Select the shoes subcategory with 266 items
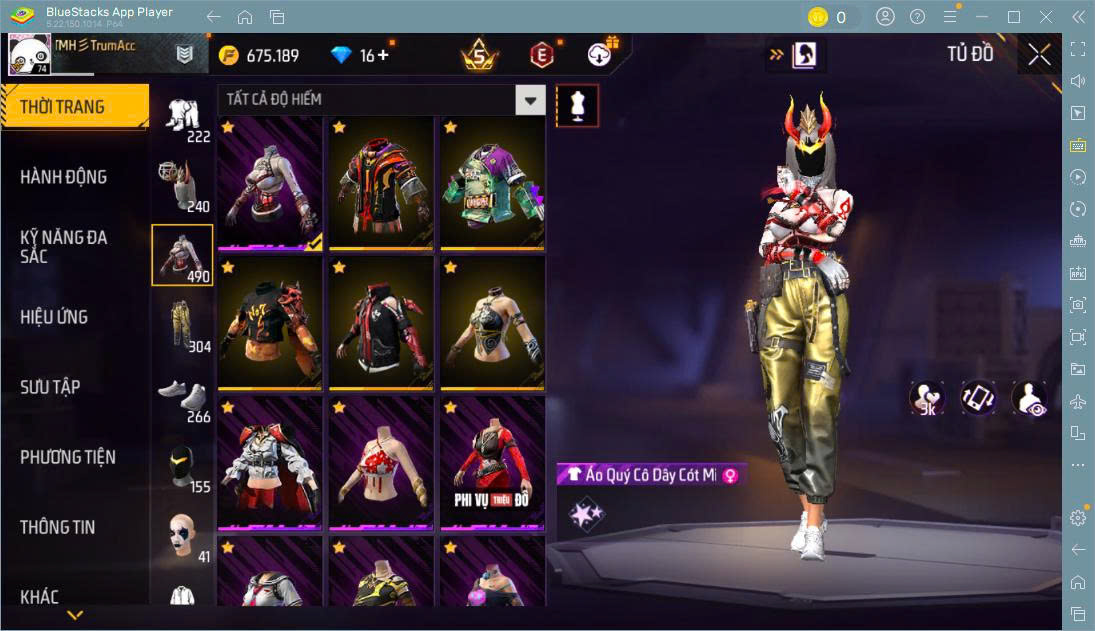The height and width of the screenshot is (631, 1095). (x=182, y=395)
